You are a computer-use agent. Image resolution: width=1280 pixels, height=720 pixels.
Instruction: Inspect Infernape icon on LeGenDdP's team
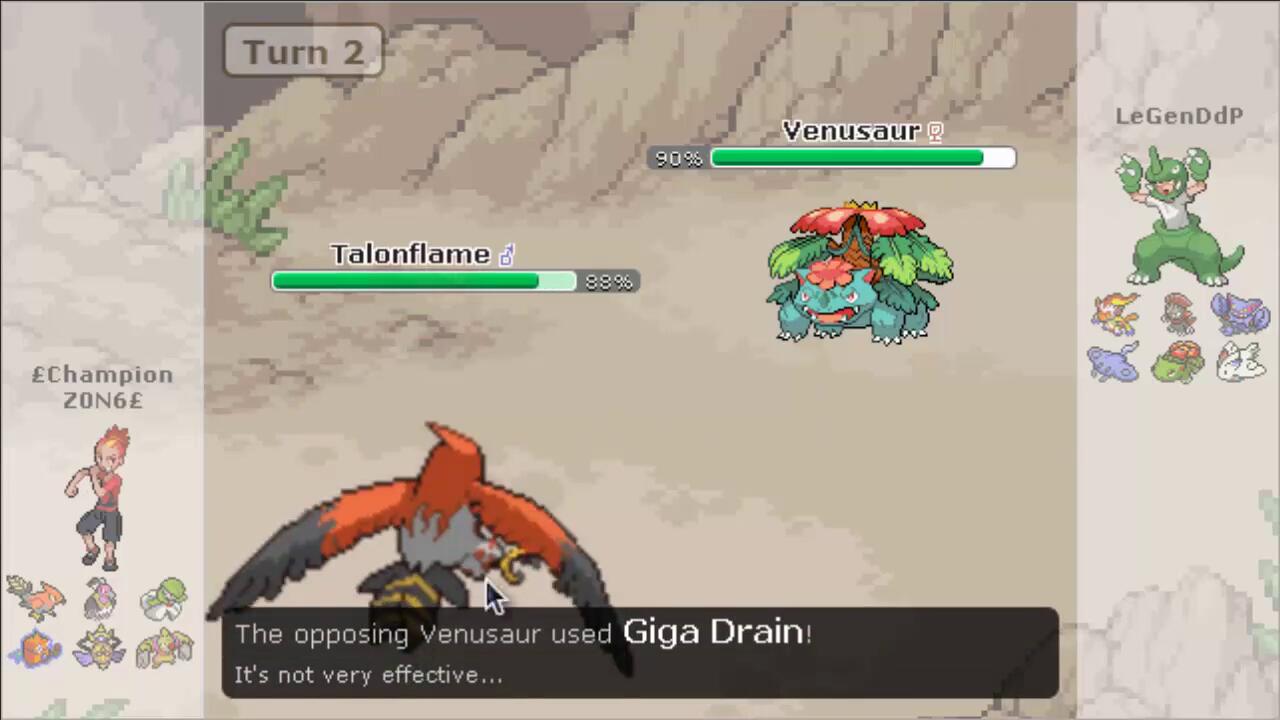point(1116,314)
